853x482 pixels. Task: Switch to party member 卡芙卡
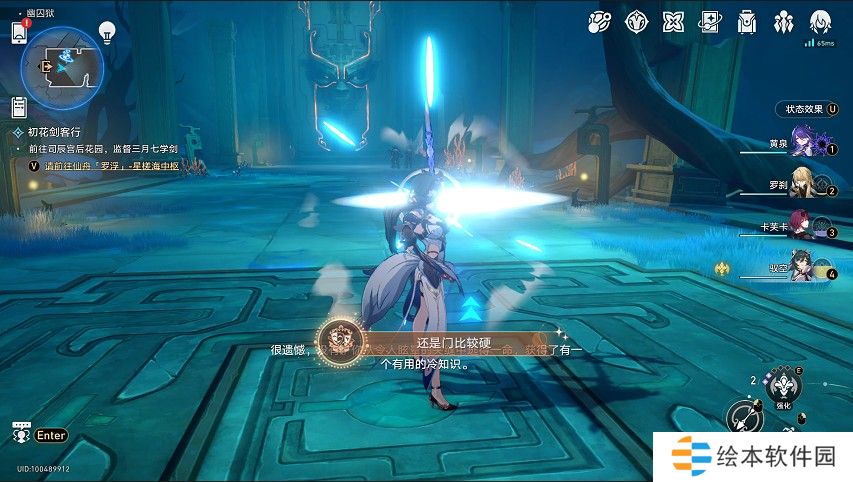click(806, 226)
